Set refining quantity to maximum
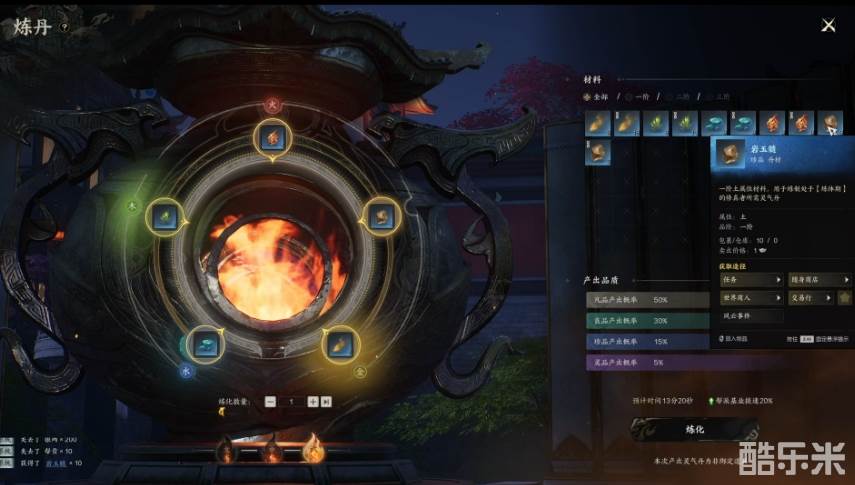Screen dimensions: 855x485 click(326, 401)
